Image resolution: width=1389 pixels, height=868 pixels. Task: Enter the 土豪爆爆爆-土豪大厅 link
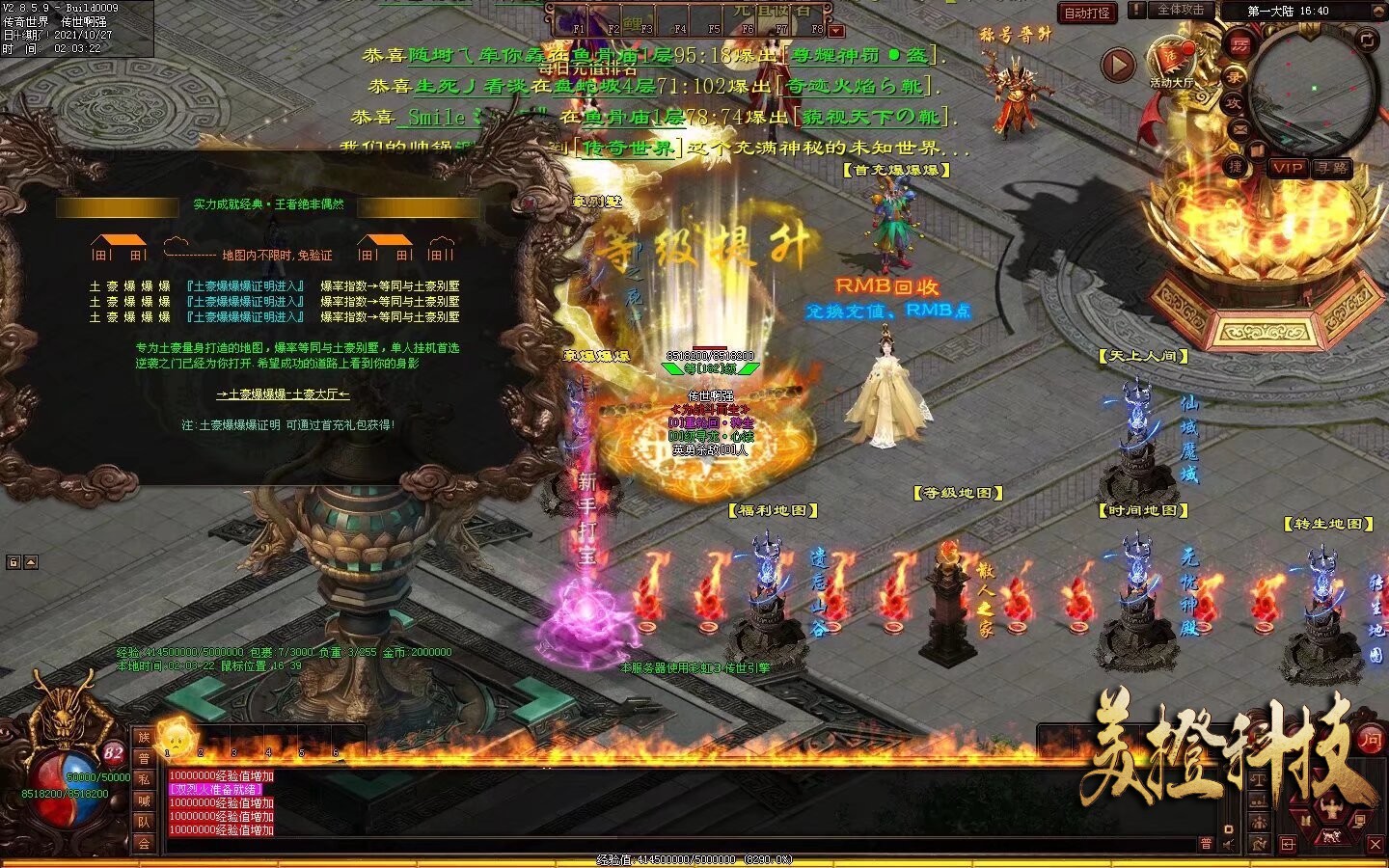click(x=283, y=393)
